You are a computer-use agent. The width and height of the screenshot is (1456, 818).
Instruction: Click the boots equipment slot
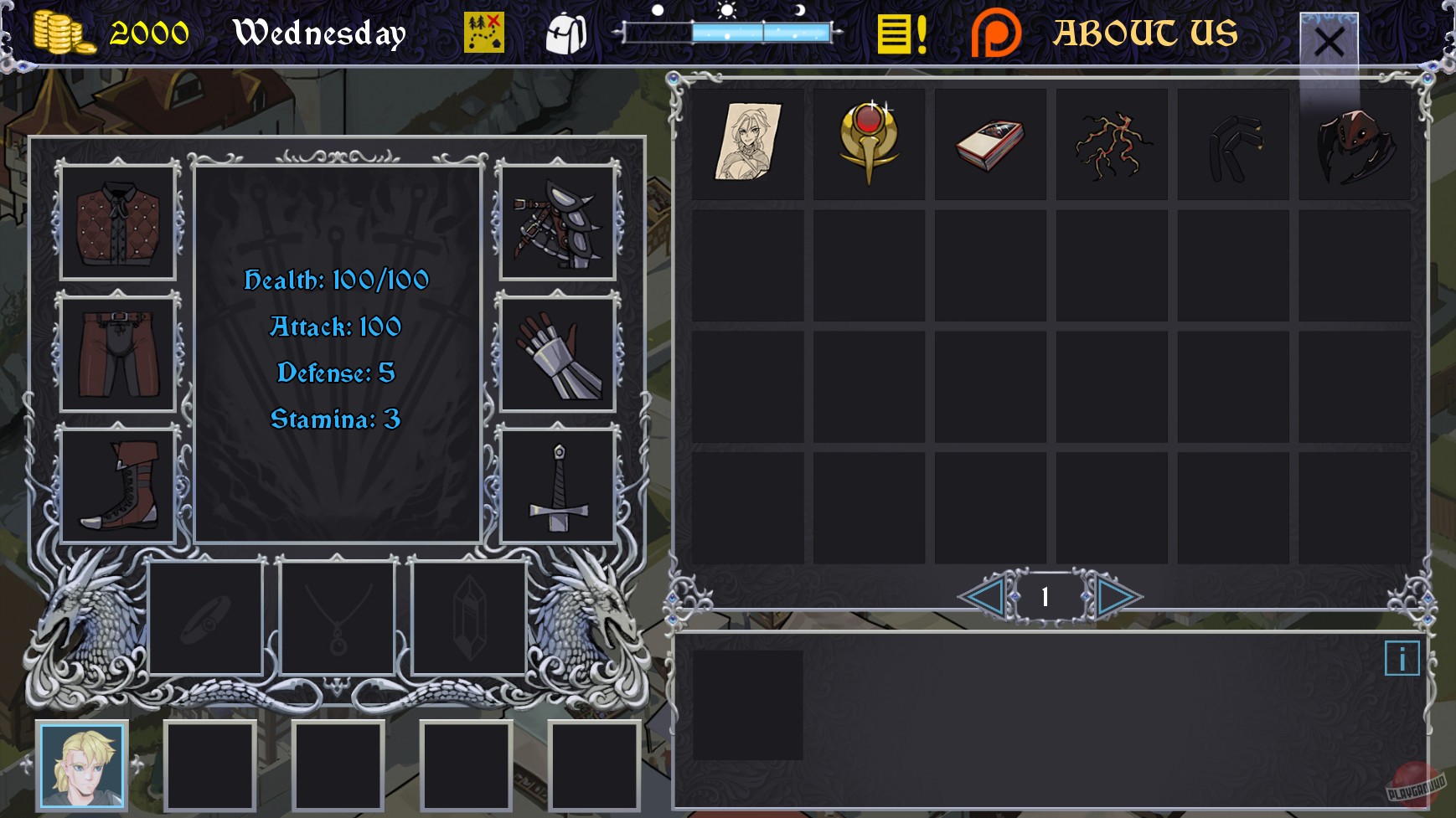(117, 483)
